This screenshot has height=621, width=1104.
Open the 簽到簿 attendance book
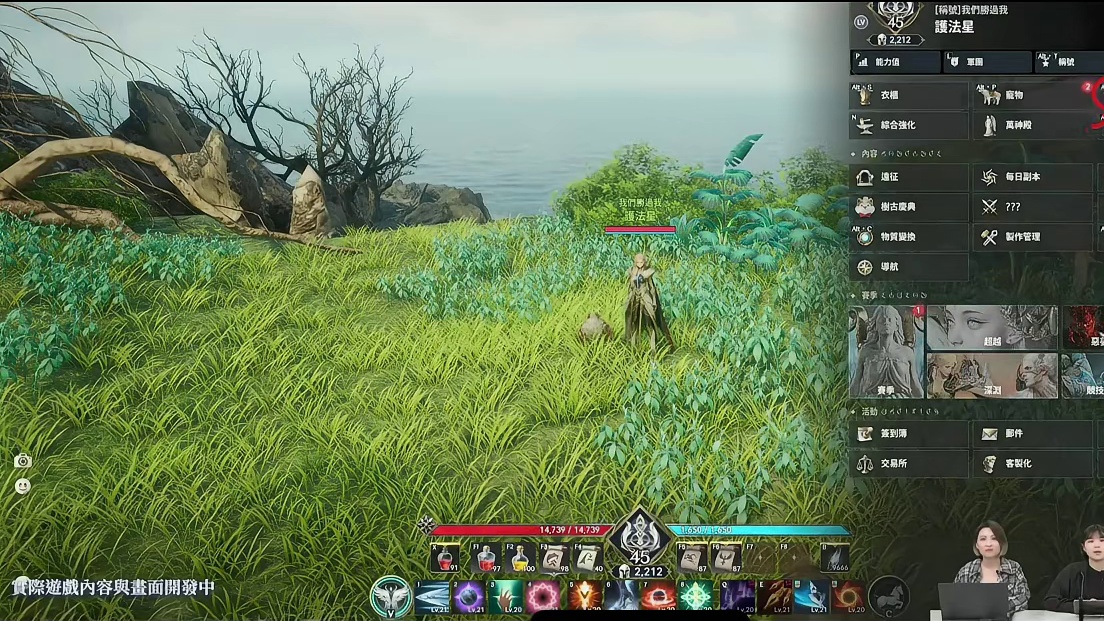[x=909, y=434]
